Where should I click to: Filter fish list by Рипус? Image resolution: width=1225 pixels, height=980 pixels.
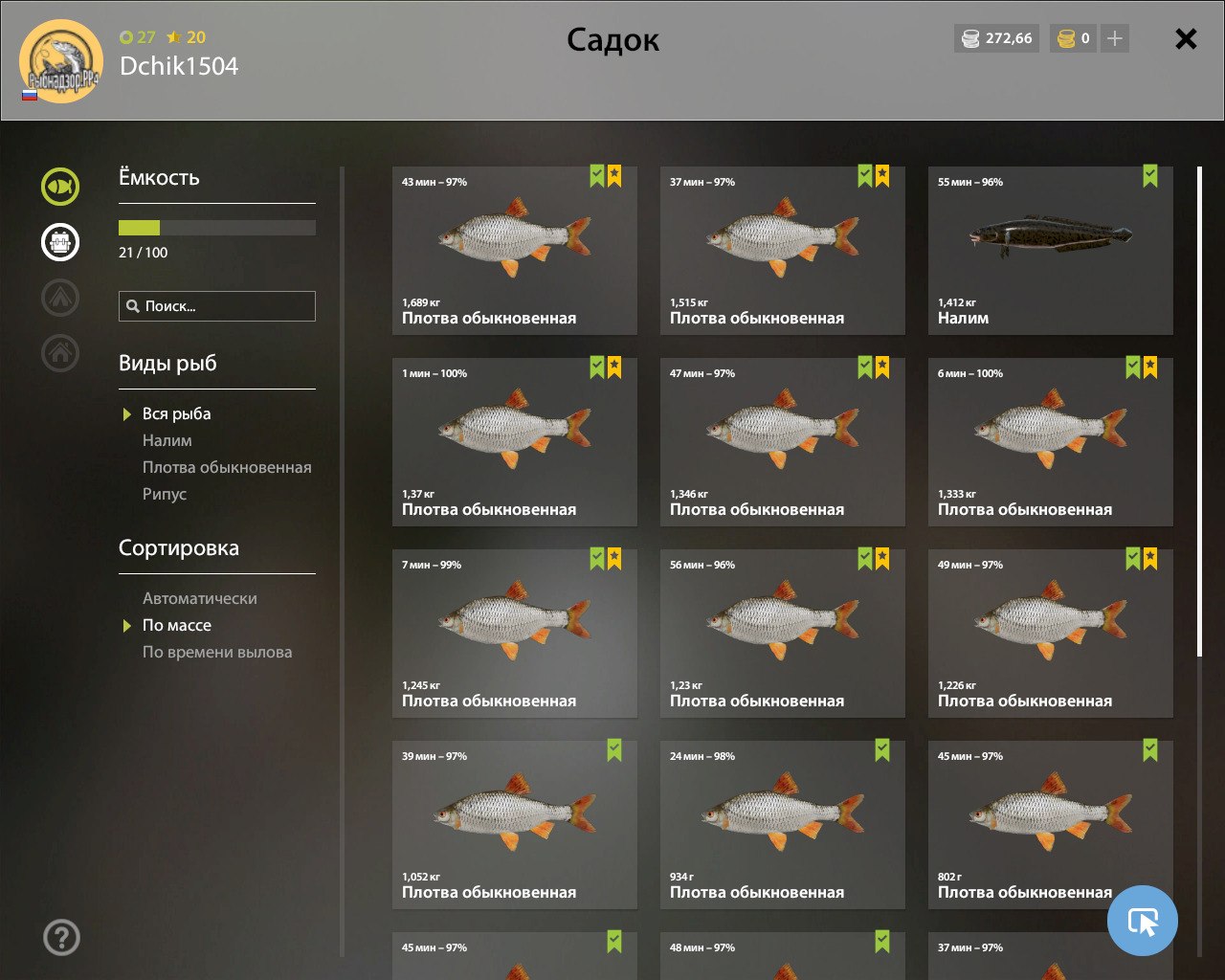(x=165, y=494)
